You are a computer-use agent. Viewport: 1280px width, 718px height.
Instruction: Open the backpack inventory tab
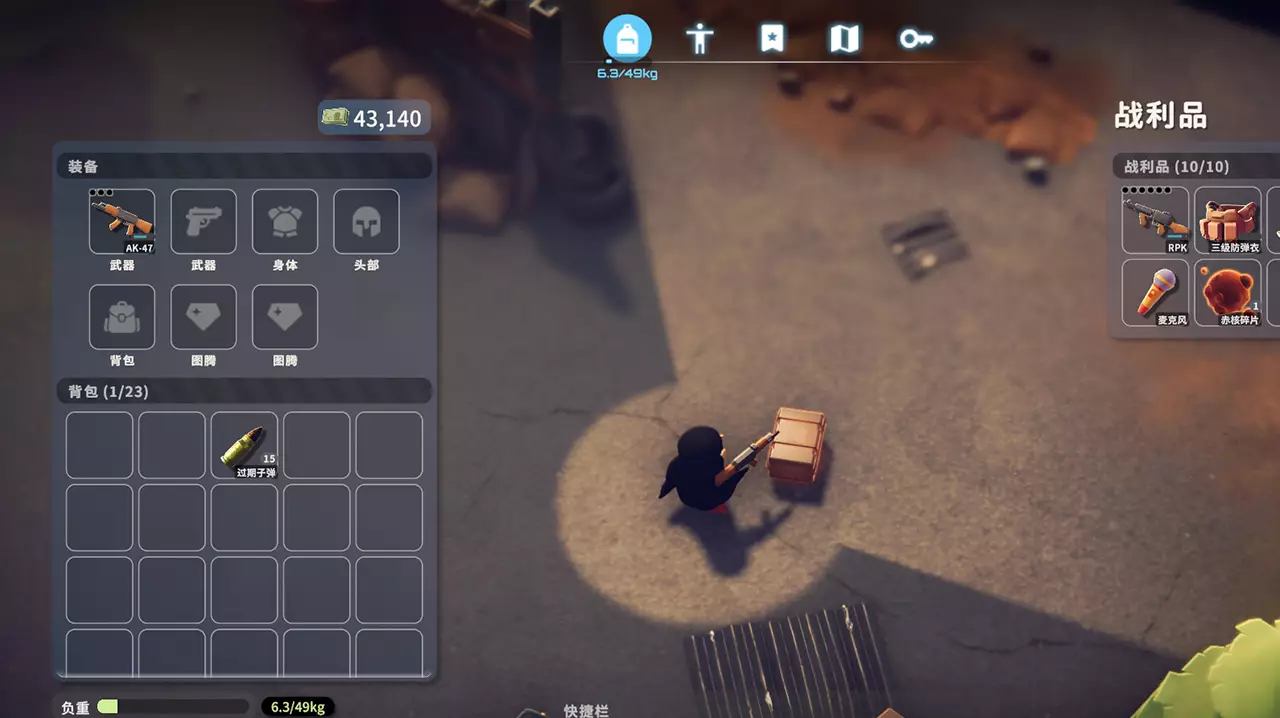click(627, 39)
